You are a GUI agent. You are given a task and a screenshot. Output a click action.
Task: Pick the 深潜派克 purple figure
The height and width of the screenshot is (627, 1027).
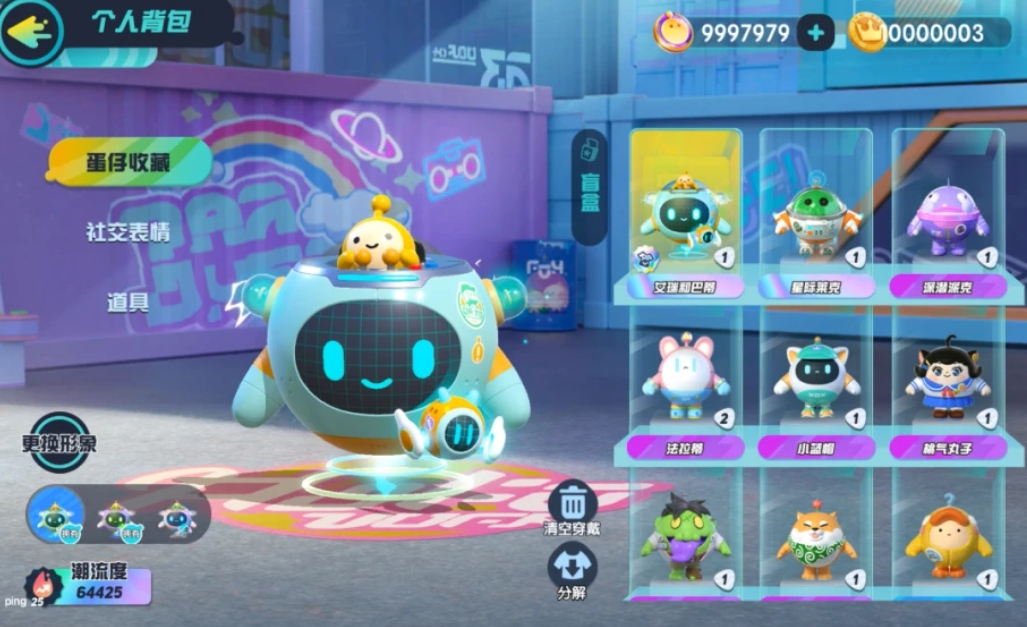point(947,216)
